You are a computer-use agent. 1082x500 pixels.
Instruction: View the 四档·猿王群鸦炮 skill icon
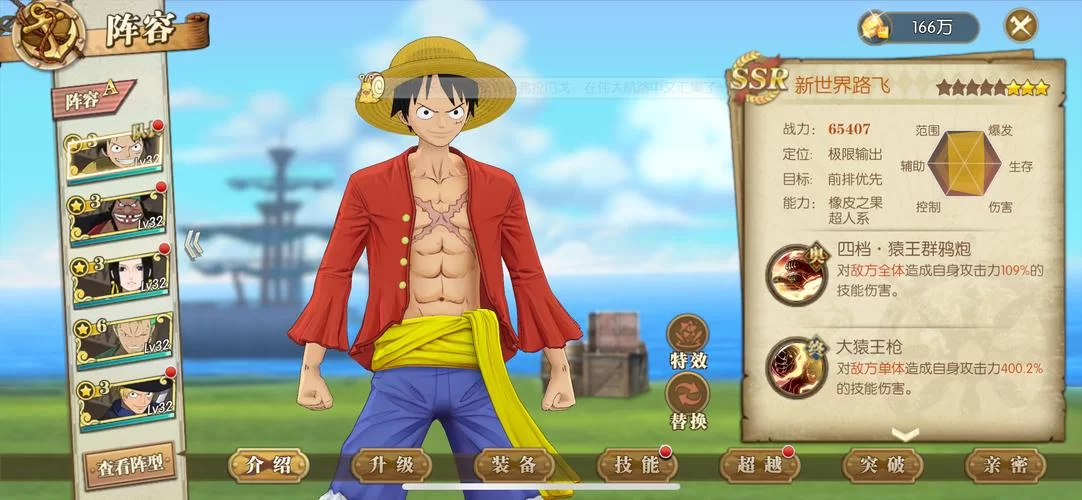coord(797,272)
